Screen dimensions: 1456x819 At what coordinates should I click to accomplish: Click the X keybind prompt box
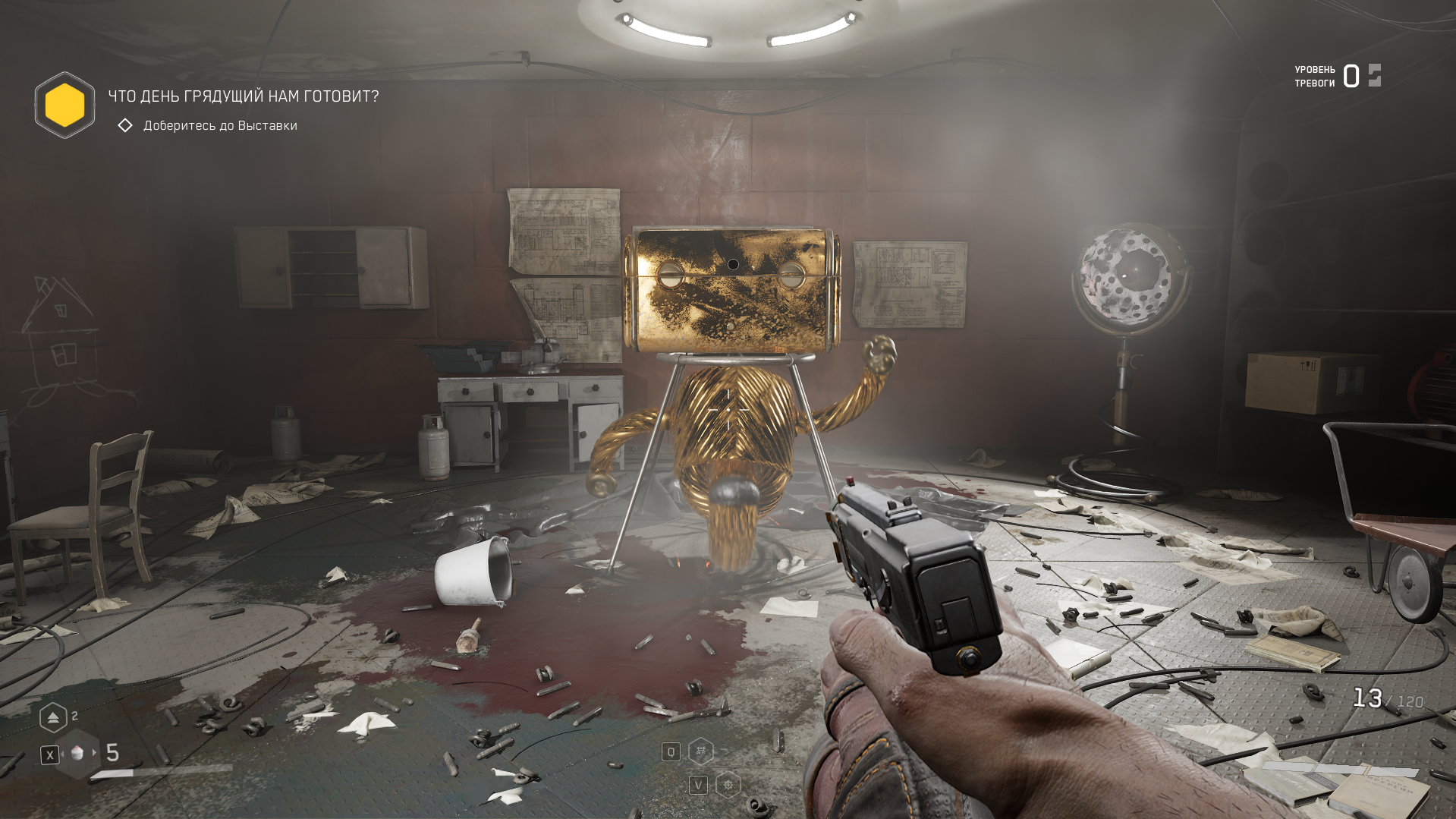pyautogui.click(x=49, y=754)
